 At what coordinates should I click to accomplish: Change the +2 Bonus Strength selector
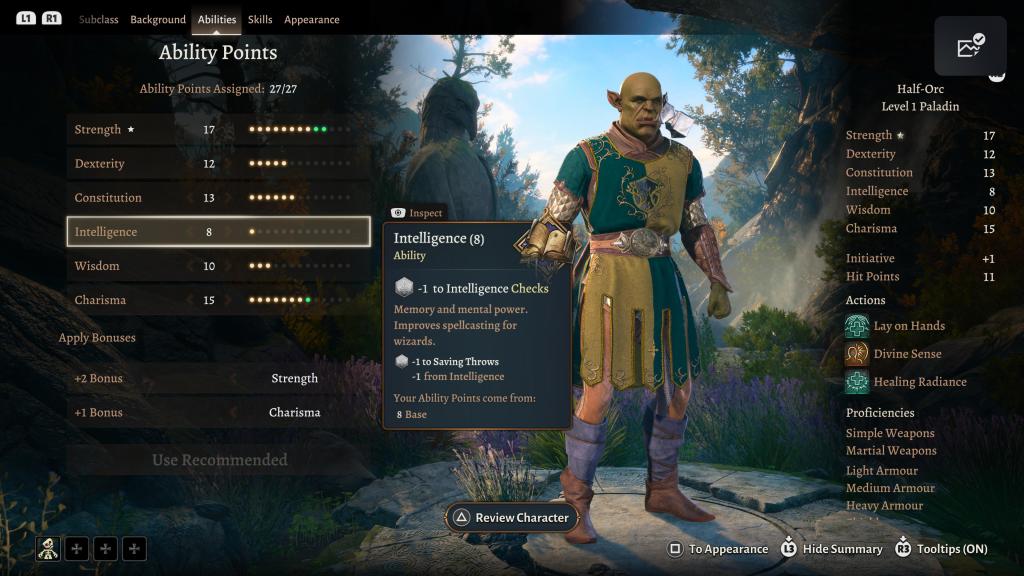pos(294,379)
